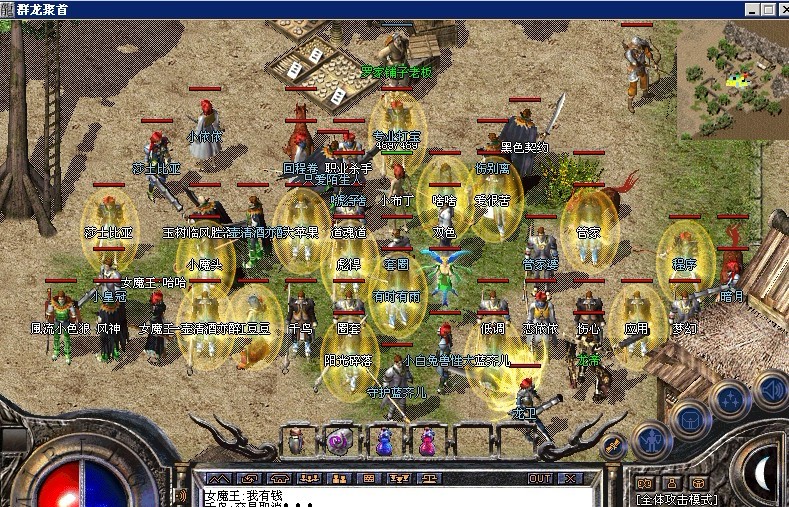The height and width of the screenshot is (507, 789).
Task: Open the skills button with sparkle stars
Action: pyautogui.click(x=729, y=400)
